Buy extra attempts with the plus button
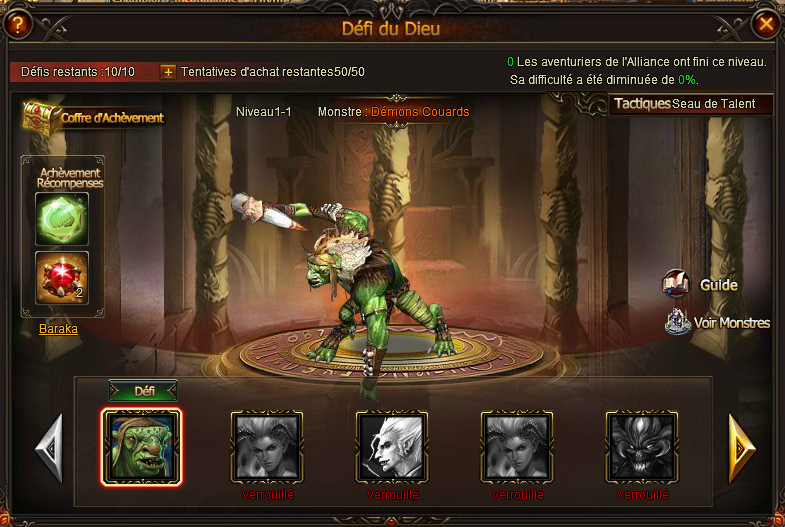Viewport: 785px width, 527px height. coord(168,72)
